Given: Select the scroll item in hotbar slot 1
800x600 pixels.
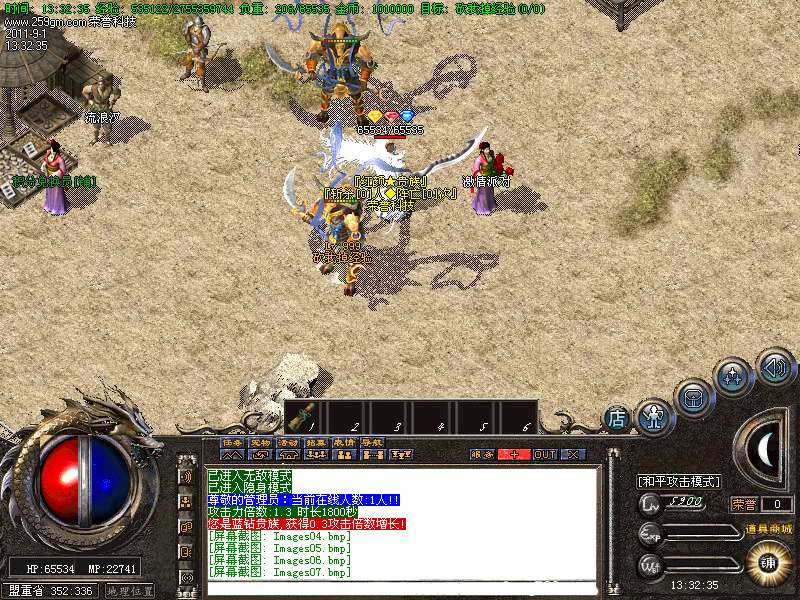Looking at the screenshot, I should click(307, 416).
